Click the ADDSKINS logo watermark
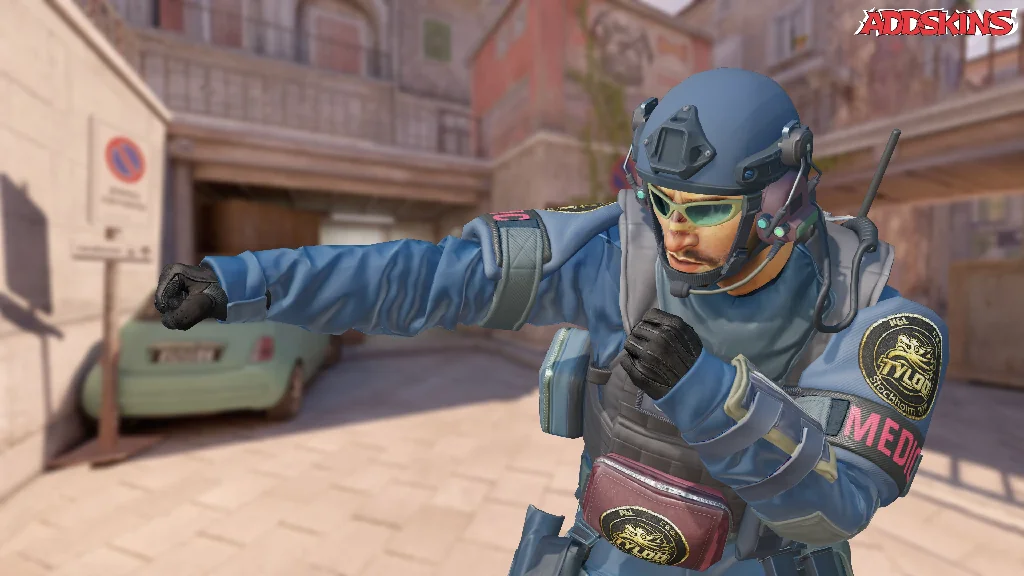Screen dimensions: 1024x576 936,22
